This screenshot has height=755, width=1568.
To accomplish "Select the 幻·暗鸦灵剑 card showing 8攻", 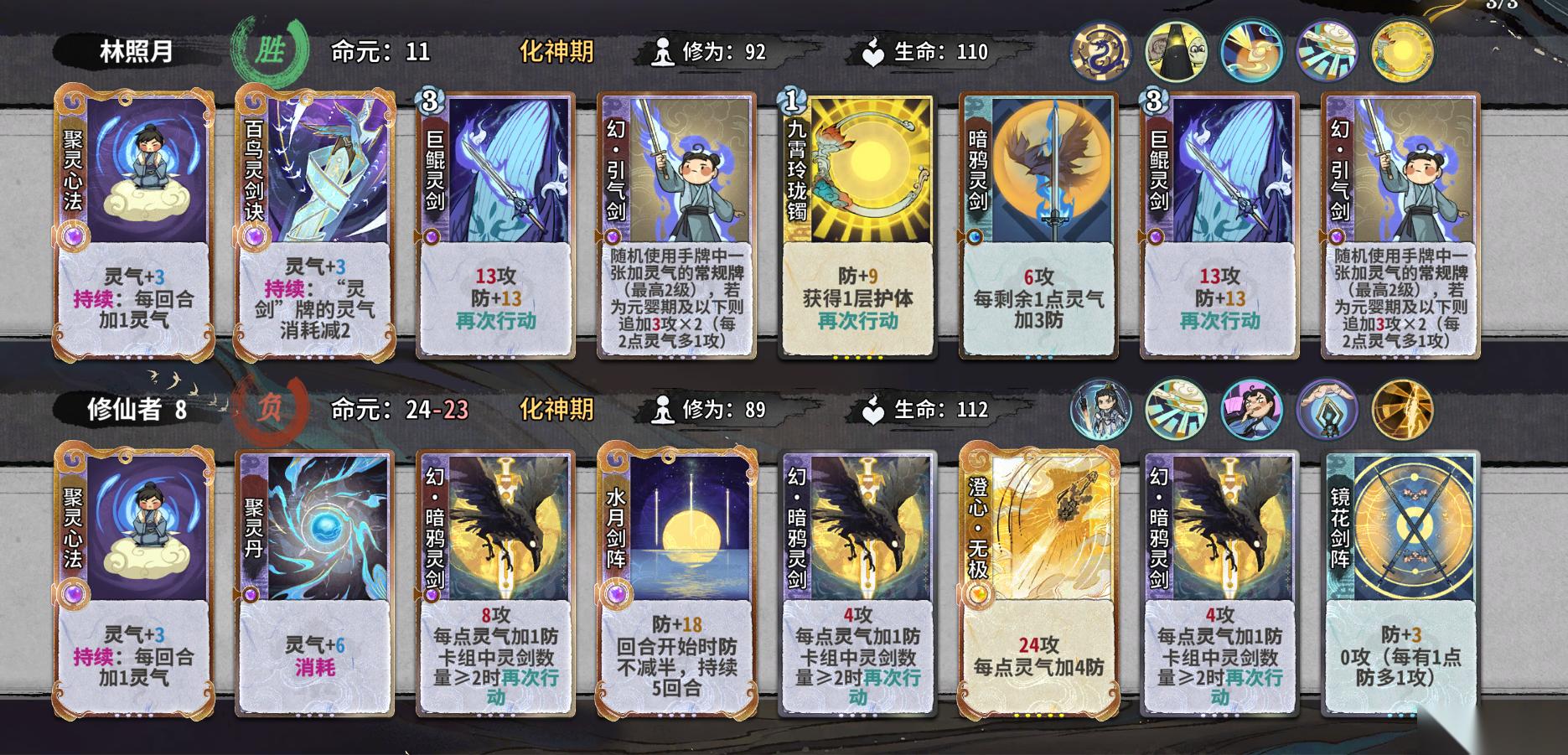I will tap(495, 584).
